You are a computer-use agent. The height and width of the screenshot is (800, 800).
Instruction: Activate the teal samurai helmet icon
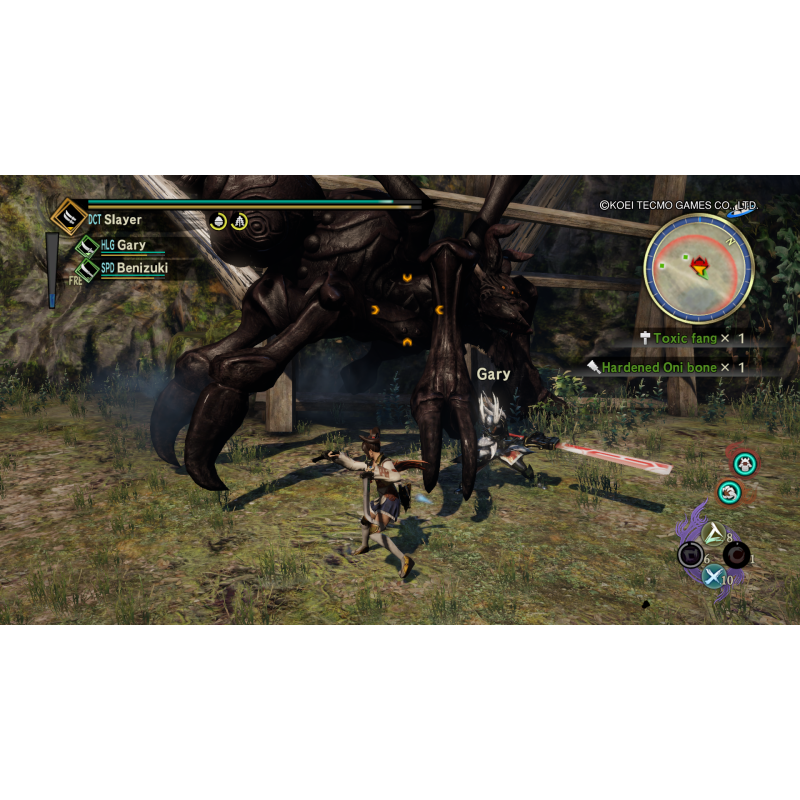(x=743, y=463)
